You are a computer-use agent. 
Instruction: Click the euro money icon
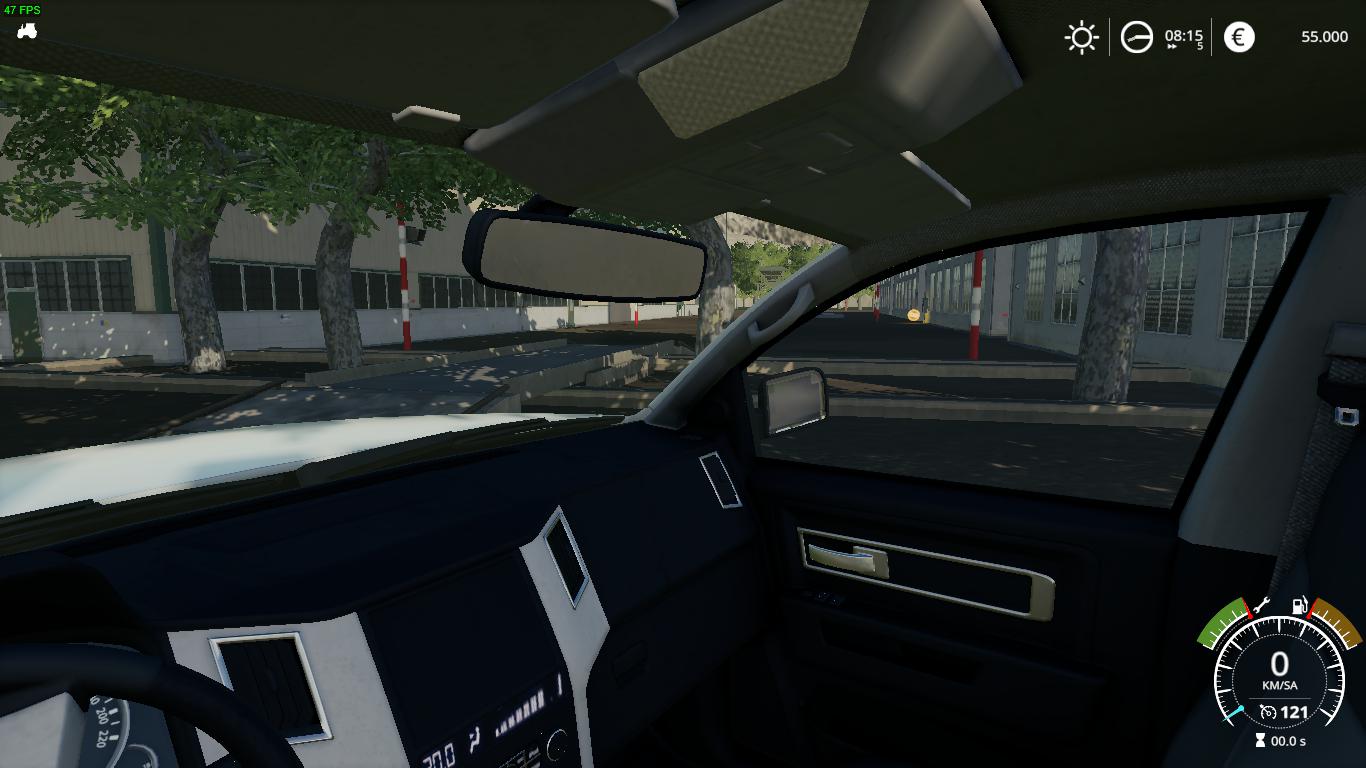(1239, 38)
